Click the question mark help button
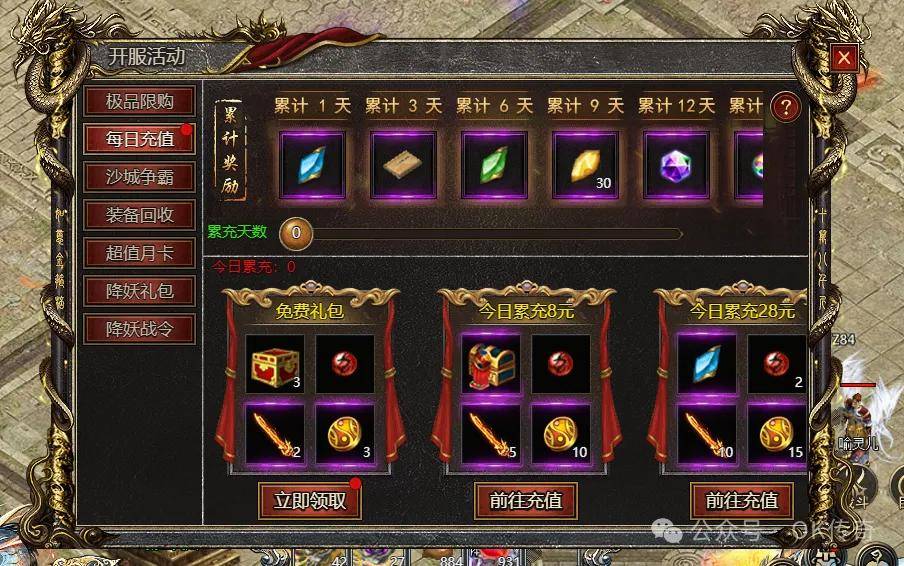 click(787, 107)
